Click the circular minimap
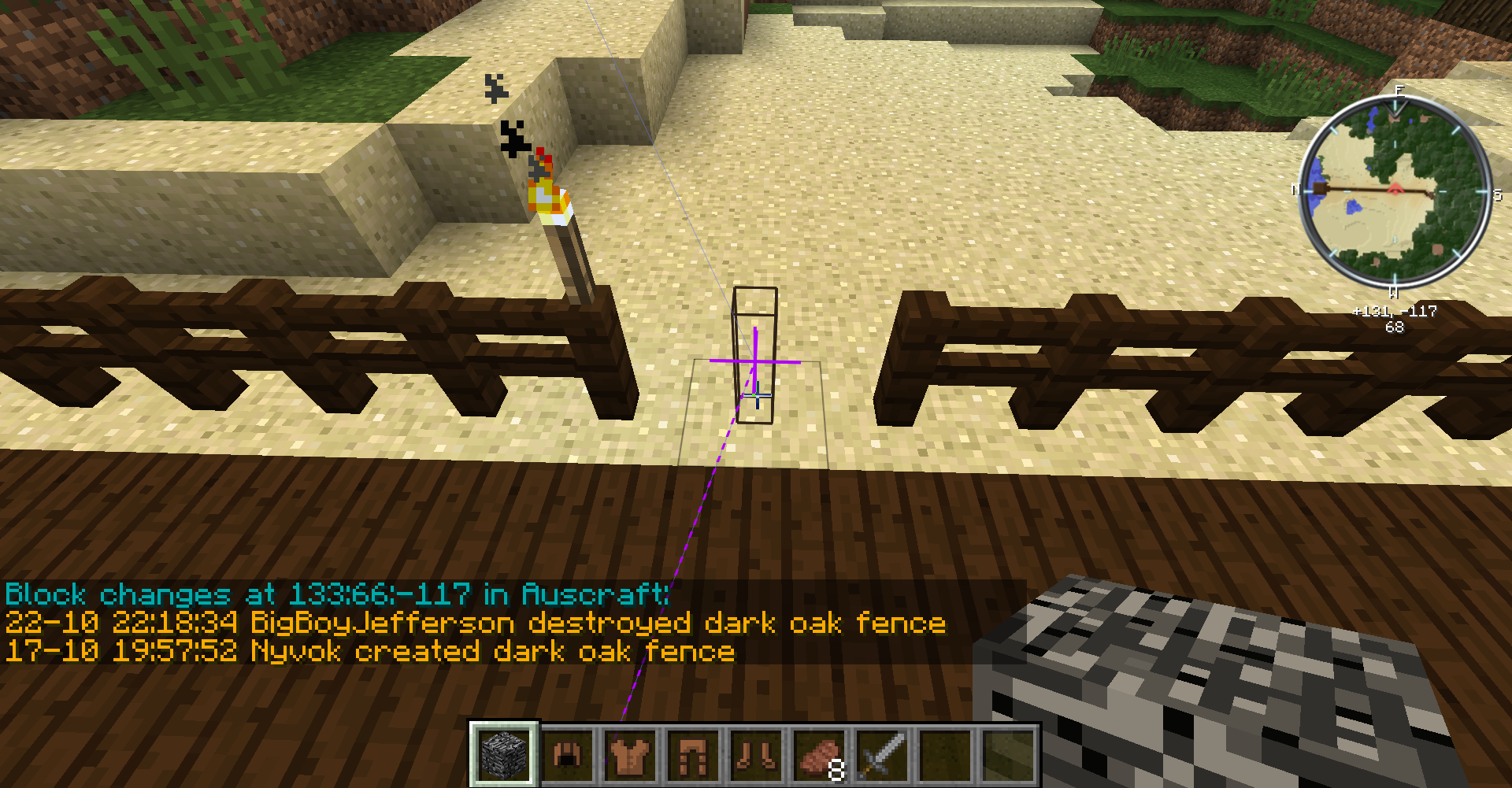The width and height of the screenshot is (1512, 788). (1395, 191)
